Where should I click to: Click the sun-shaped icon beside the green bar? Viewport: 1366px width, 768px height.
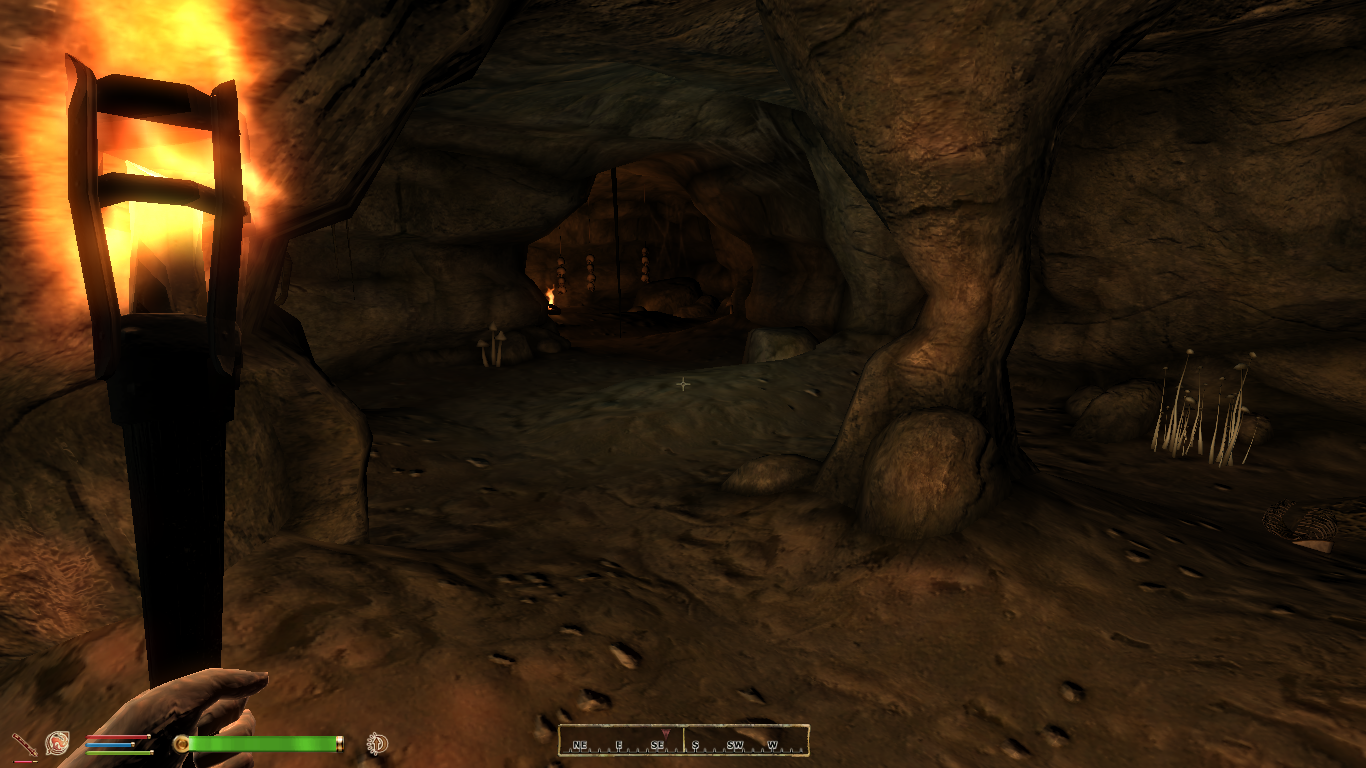pos(377,743)
